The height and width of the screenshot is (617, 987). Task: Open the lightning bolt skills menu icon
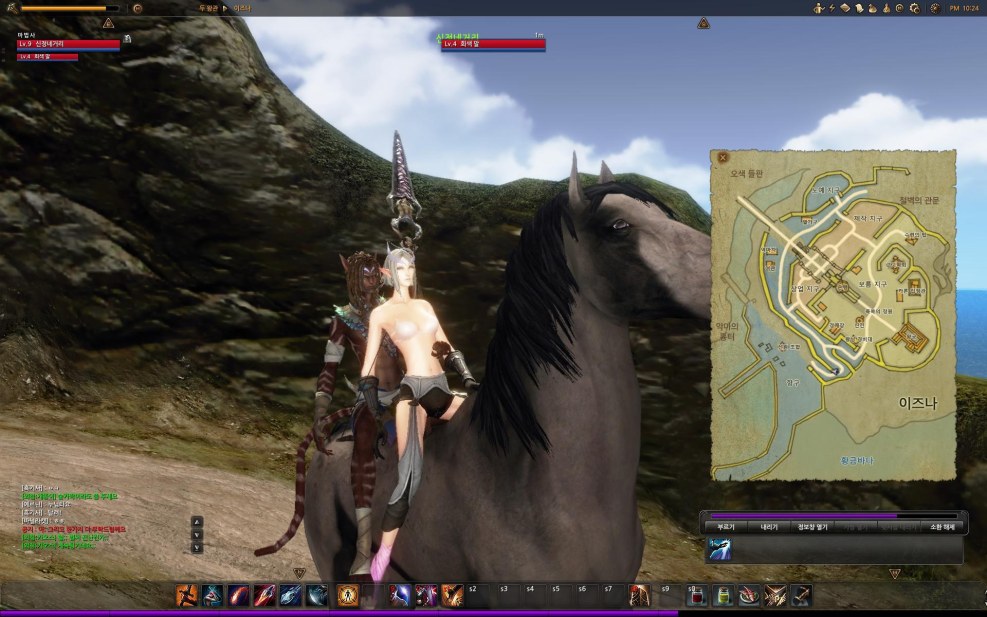[x=832, y=8]
